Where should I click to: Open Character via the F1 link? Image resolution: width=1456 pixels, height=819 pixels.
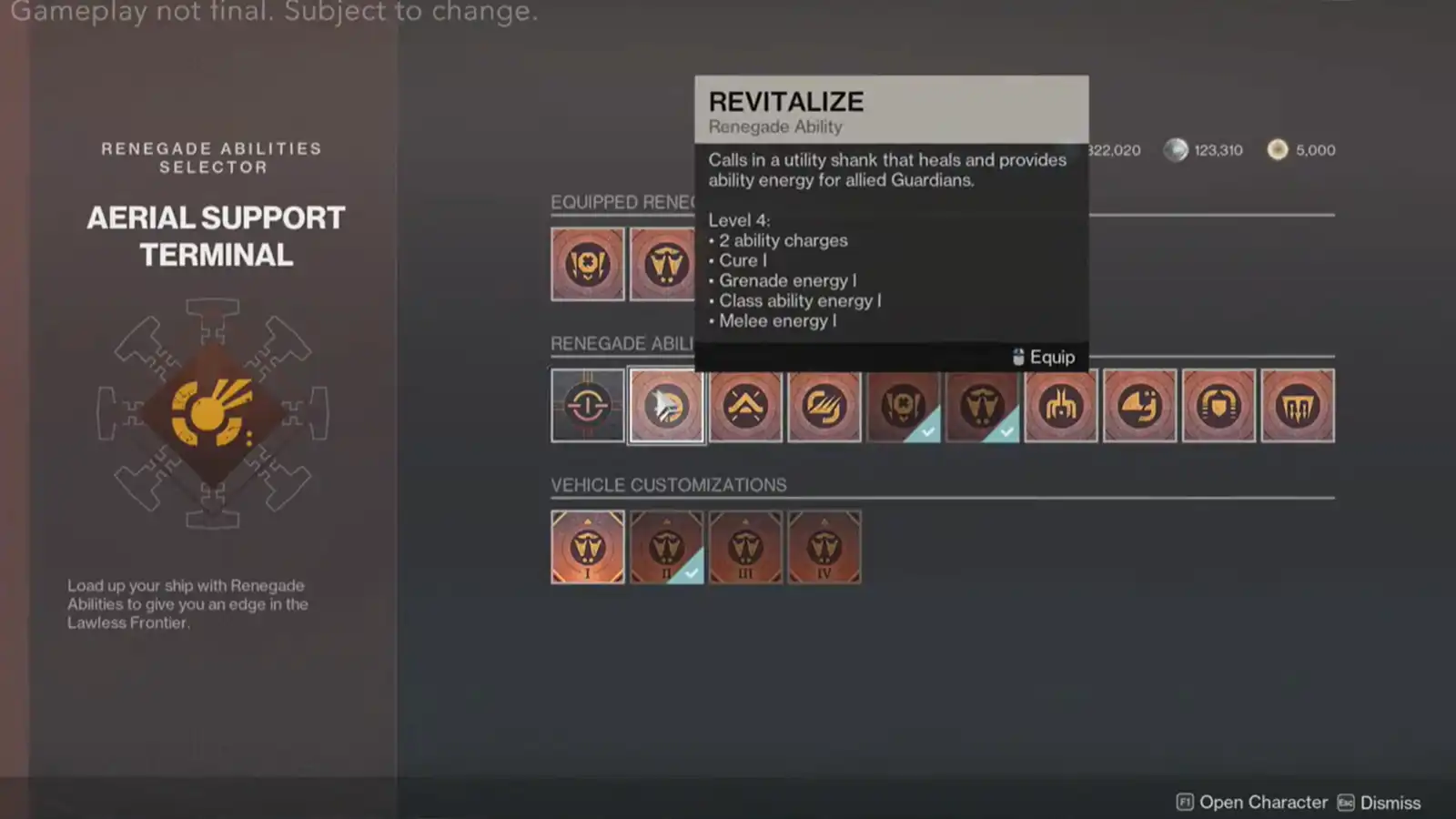(1263, 802)
